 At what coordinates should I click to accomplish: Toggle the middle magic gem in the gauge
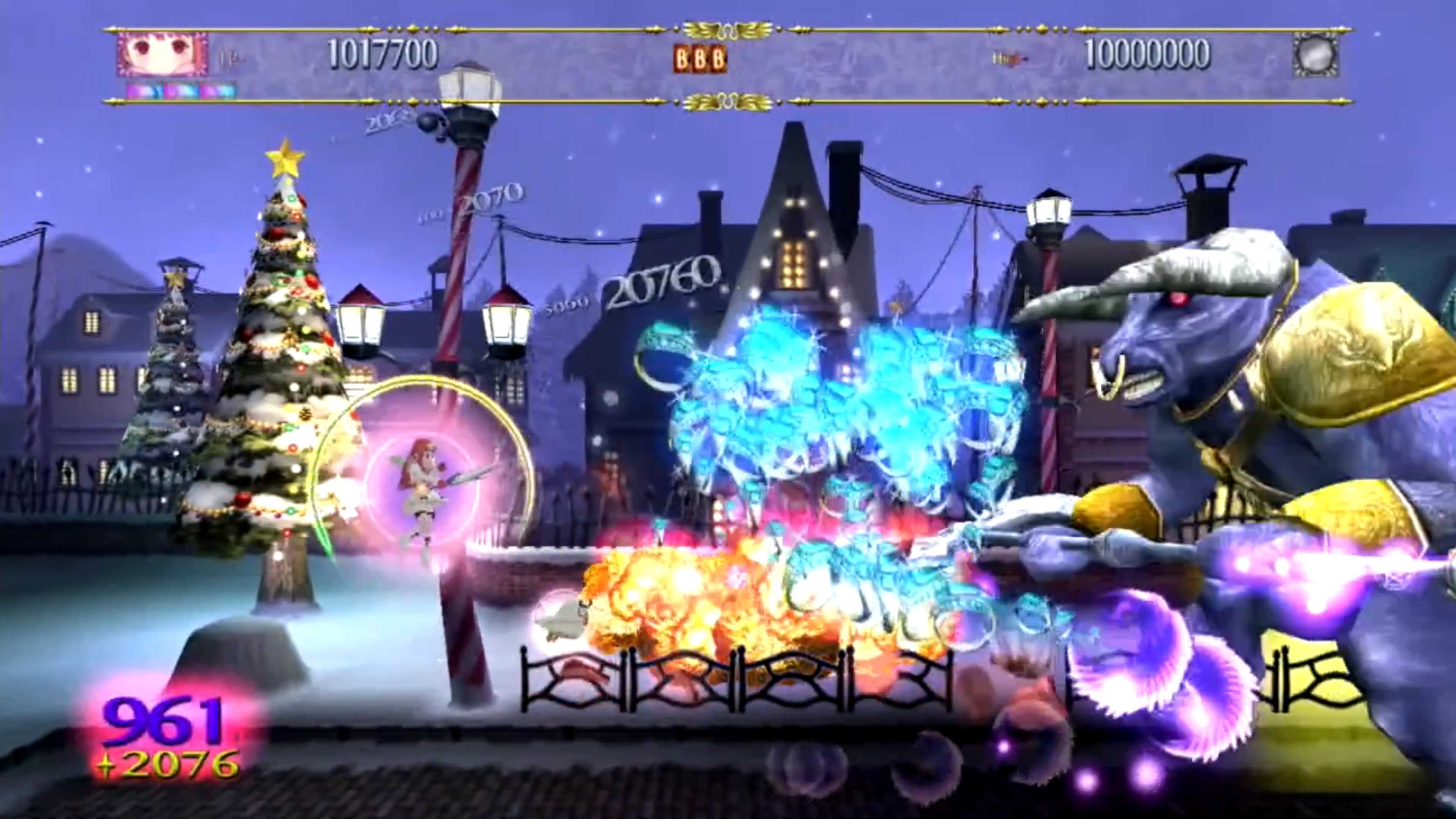(x=182, y=91)
